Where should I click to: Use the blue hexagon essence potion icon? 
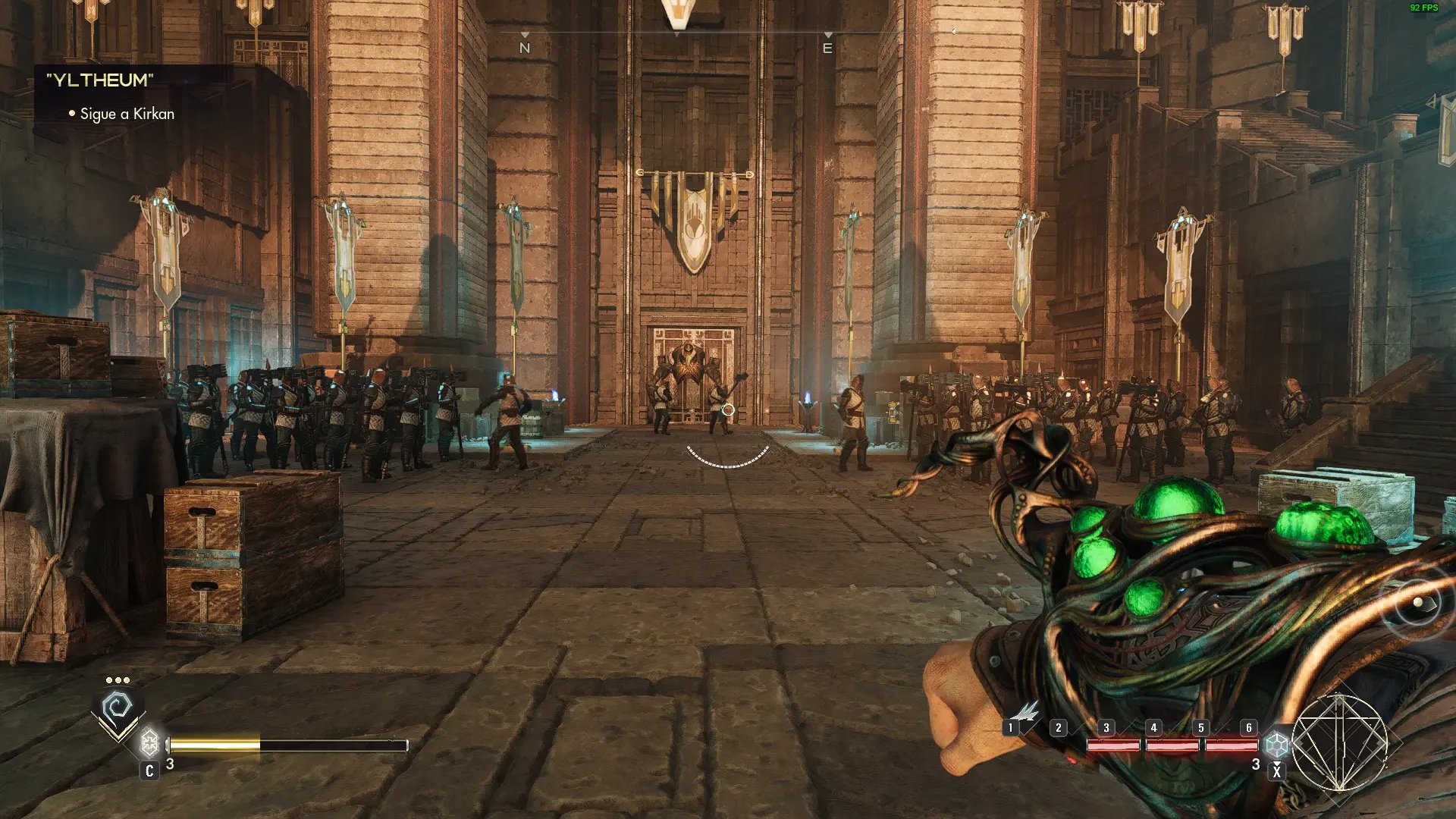1277,744
